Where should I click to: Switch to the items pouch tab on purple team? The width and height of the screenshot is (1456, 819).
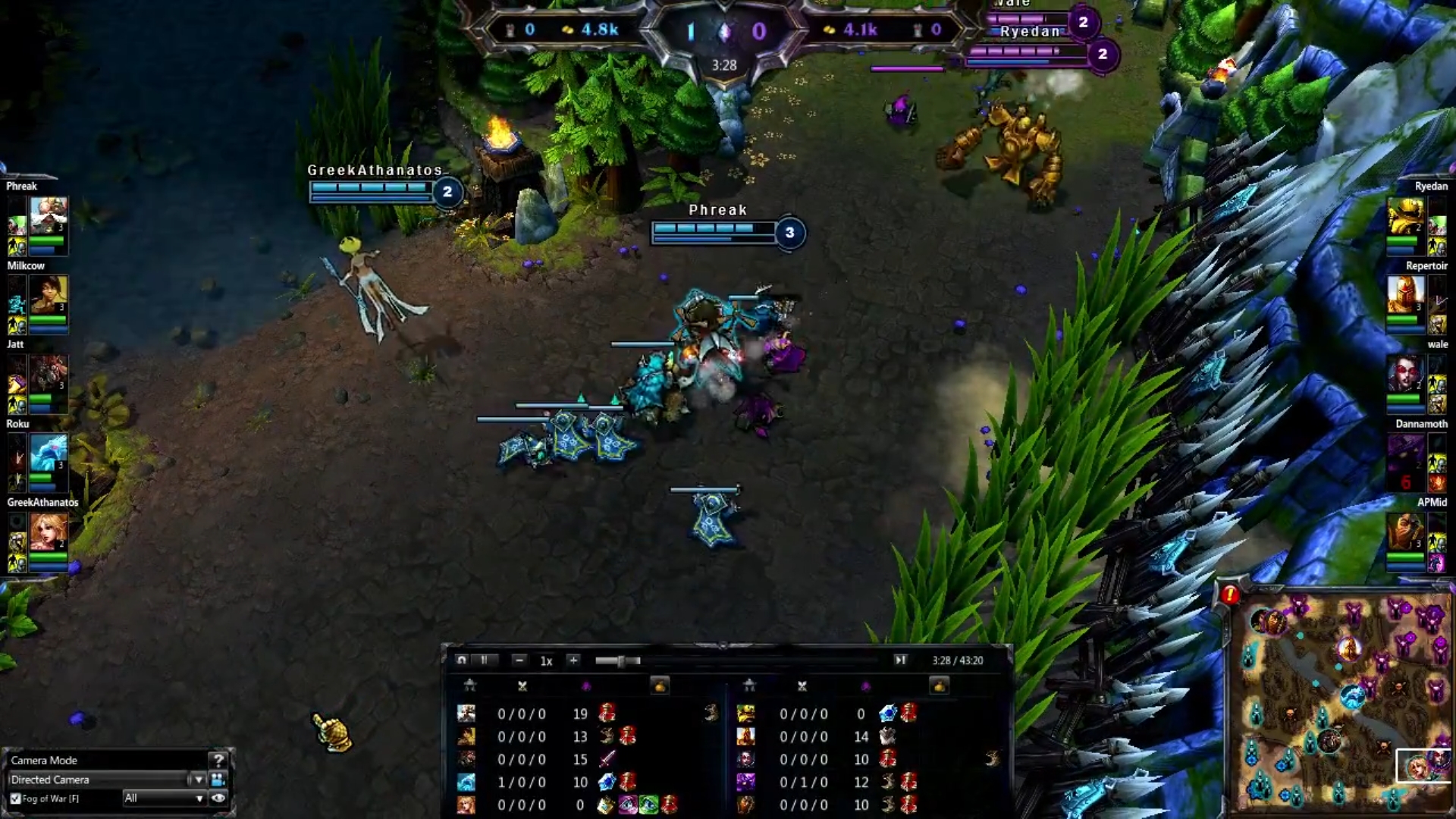coord(940,685)
